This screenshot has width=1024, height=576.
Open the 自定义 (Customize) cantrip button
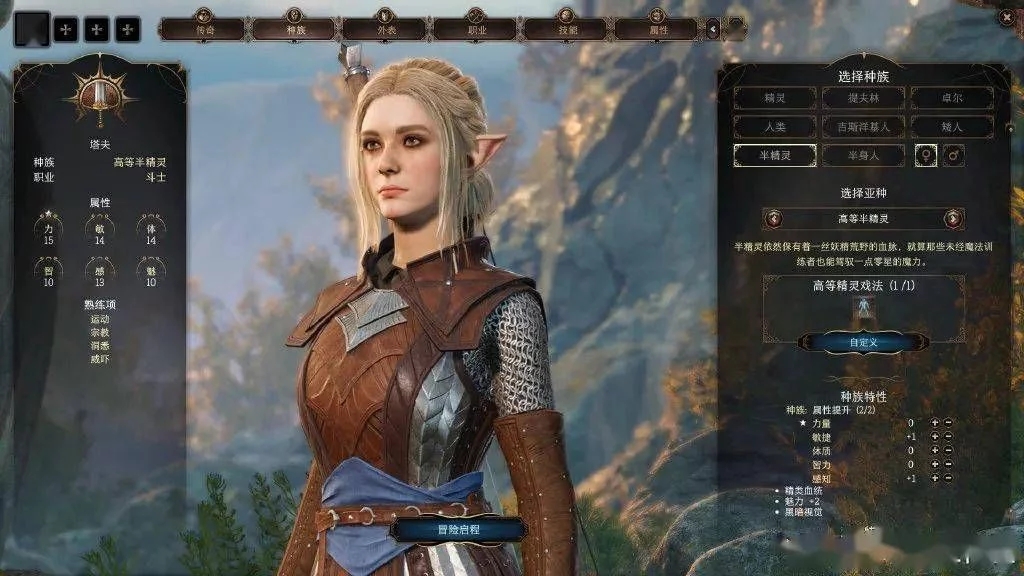[862, 342]
